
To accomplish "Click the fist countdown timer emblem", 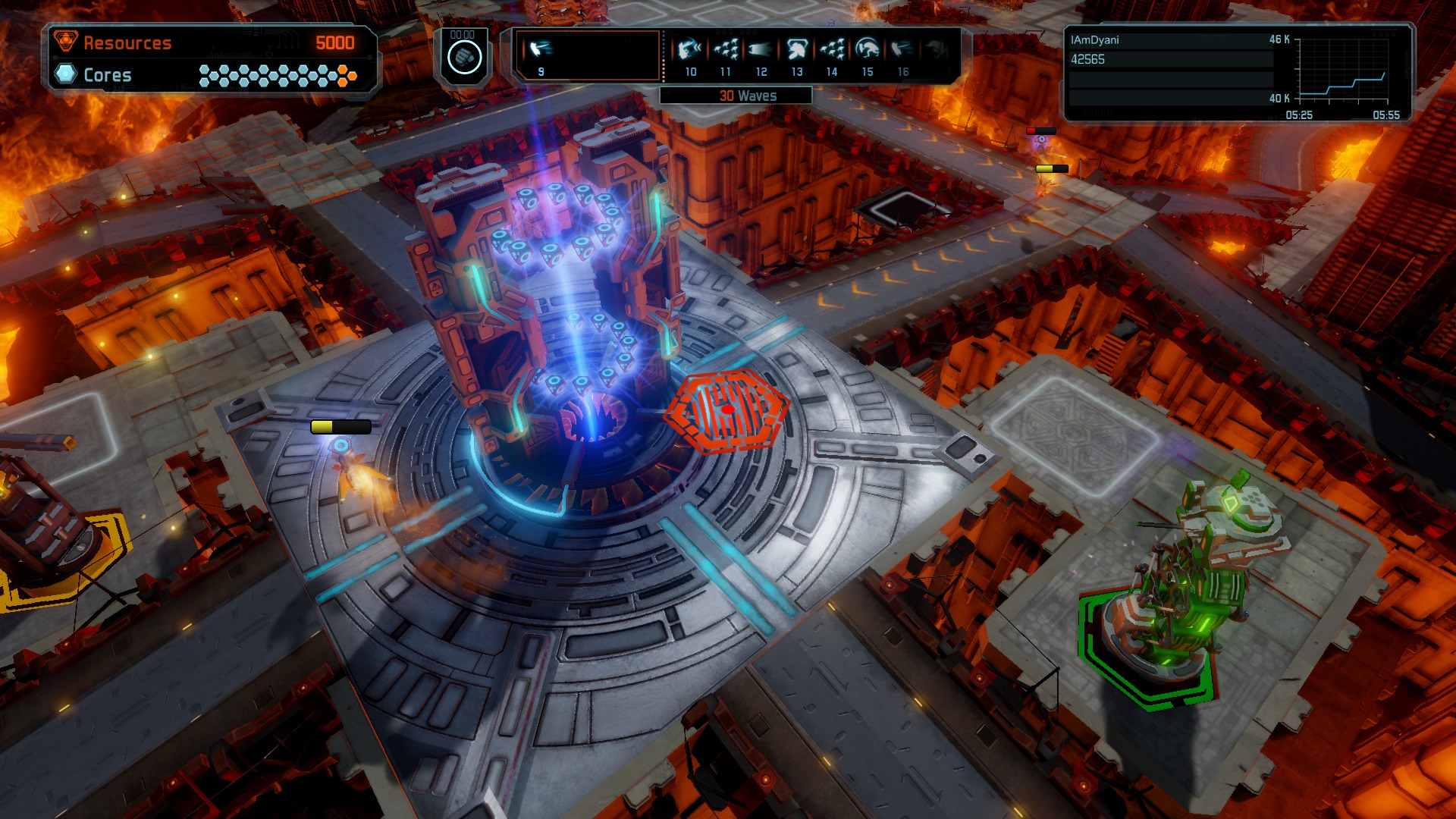I will click(x=465, y=55).
